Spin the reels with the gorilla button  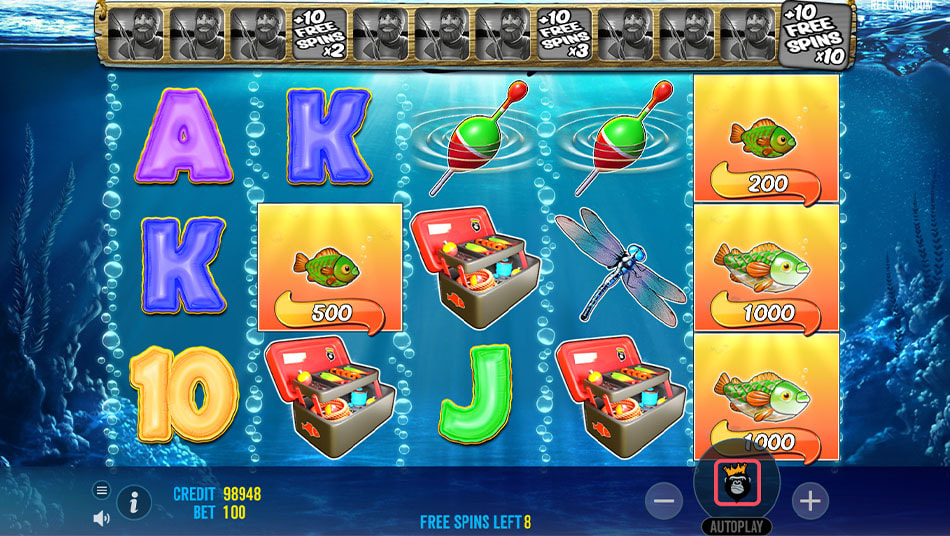[x=737, y=483]
